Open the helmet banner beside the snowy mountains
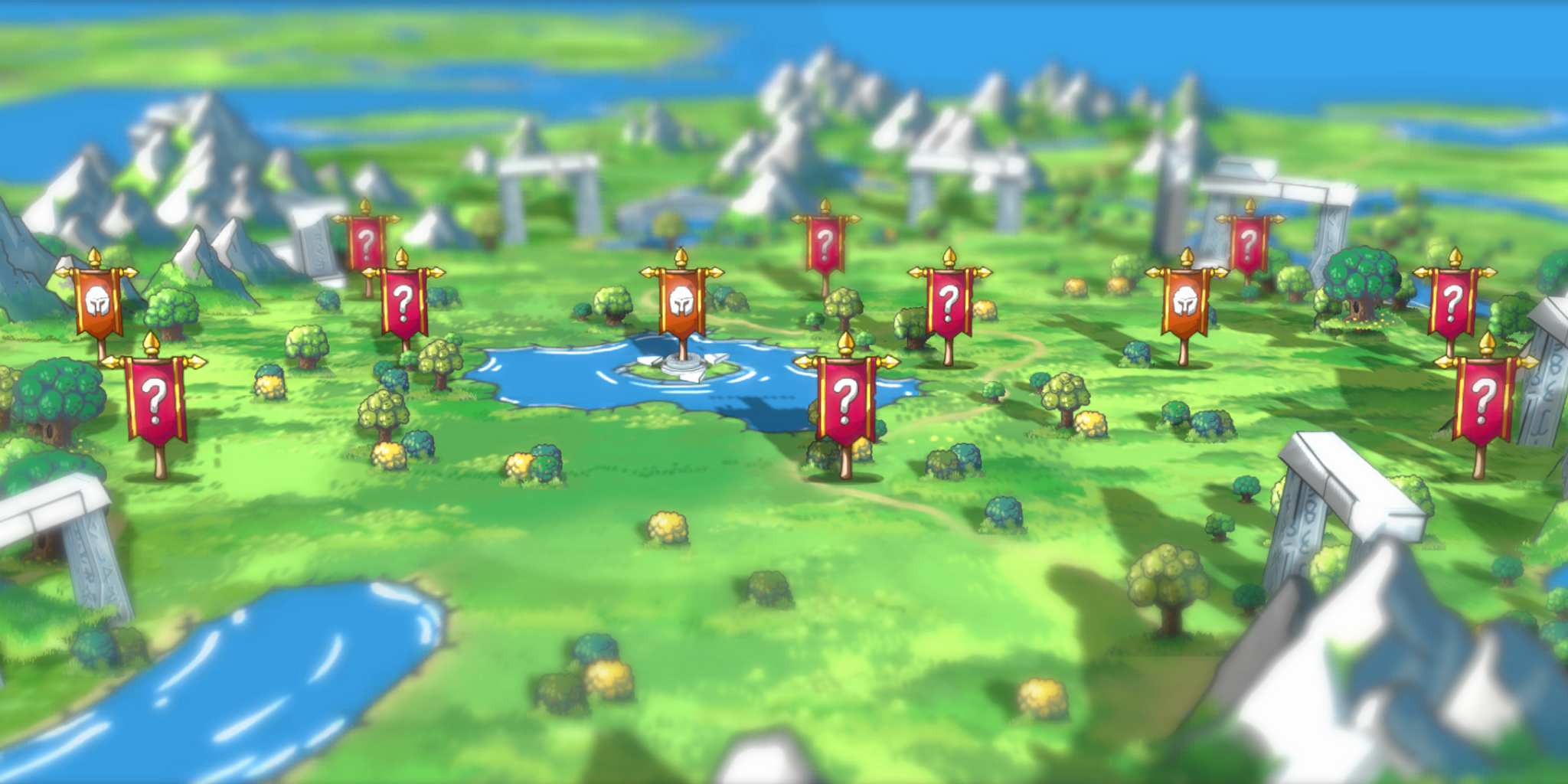 click(x=97, y=303)
